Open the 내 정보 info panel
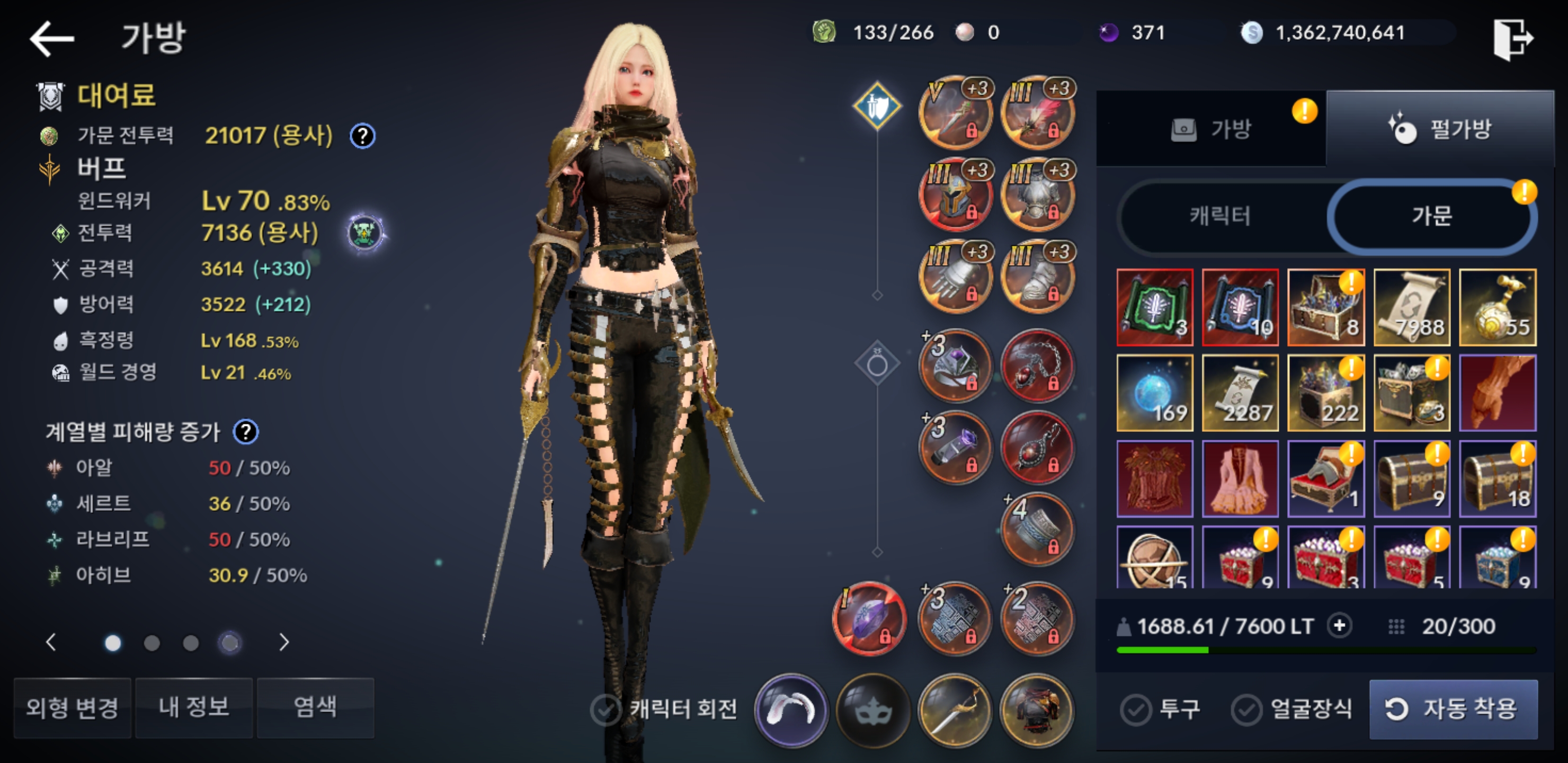Image resolution: width=1568 pixels, height=763 pixels. [x=193, y=707]
